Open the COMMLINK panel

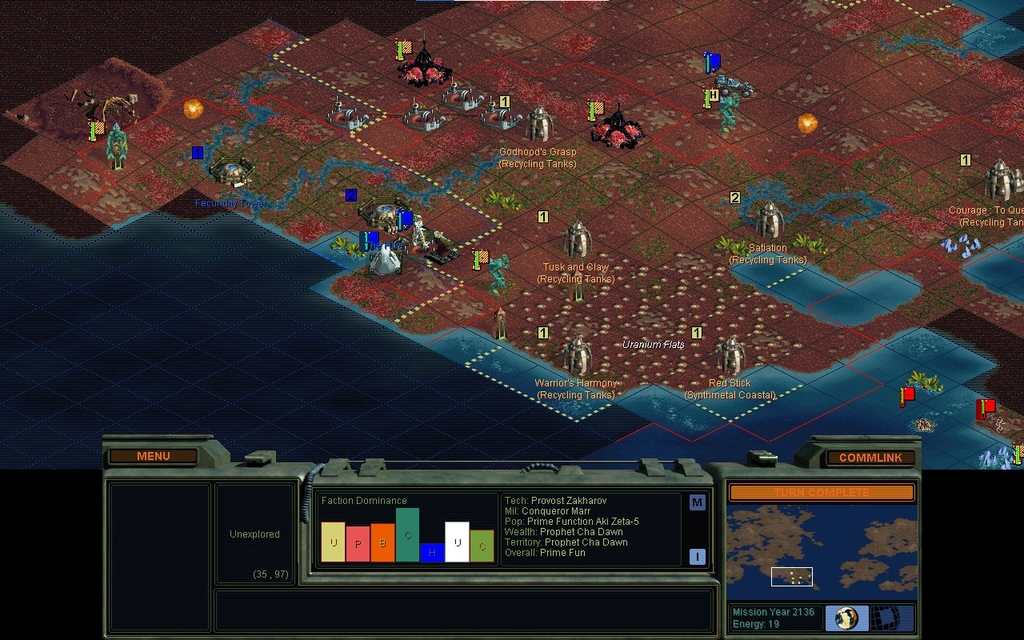point(870,457)
